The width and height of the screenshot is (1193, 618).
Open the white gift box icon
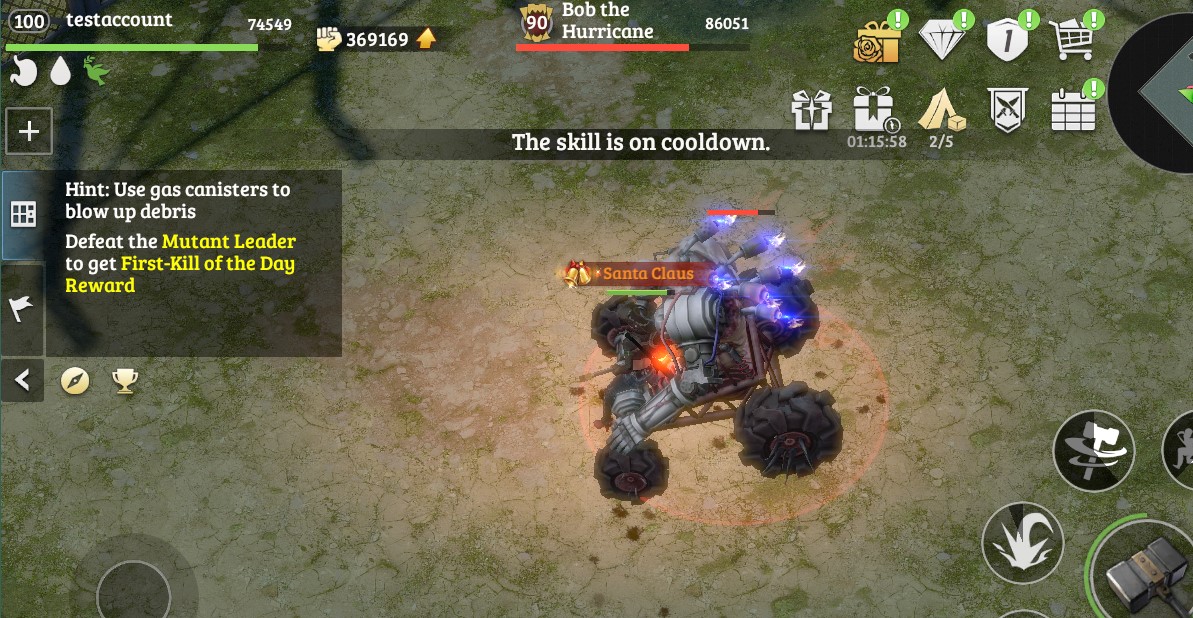(812, 110)
